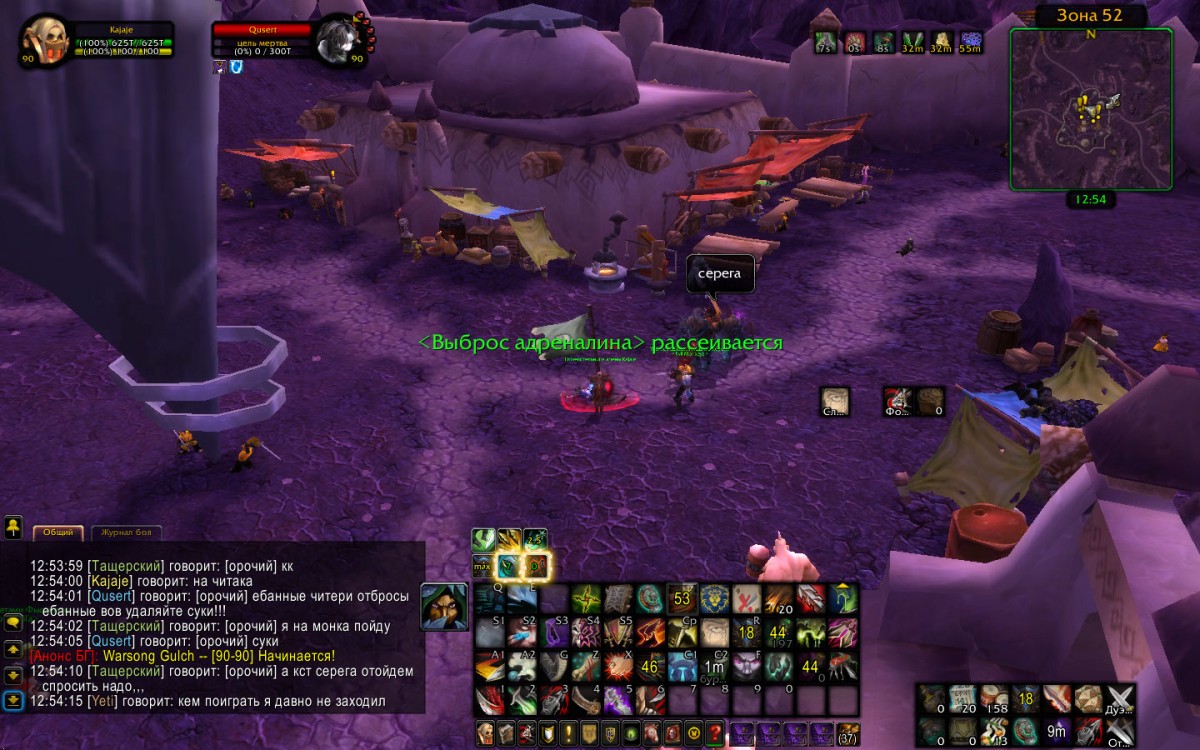Screen dimensions: 1200x750
Task: Switch to the Общий chat tab
Action: [x=57, y=533]
